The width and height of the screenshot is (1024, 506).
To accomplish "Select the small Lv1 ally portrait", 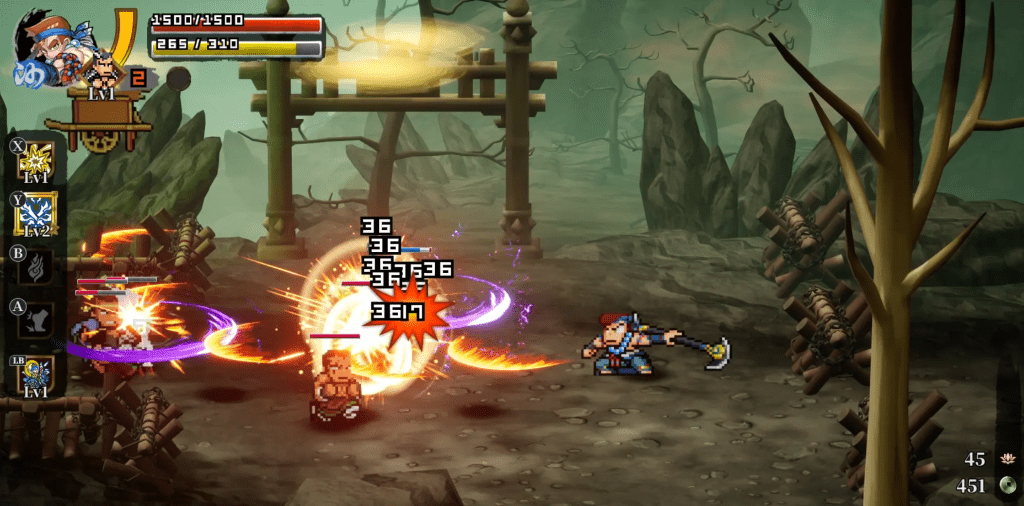I will [x=103, y=72].
